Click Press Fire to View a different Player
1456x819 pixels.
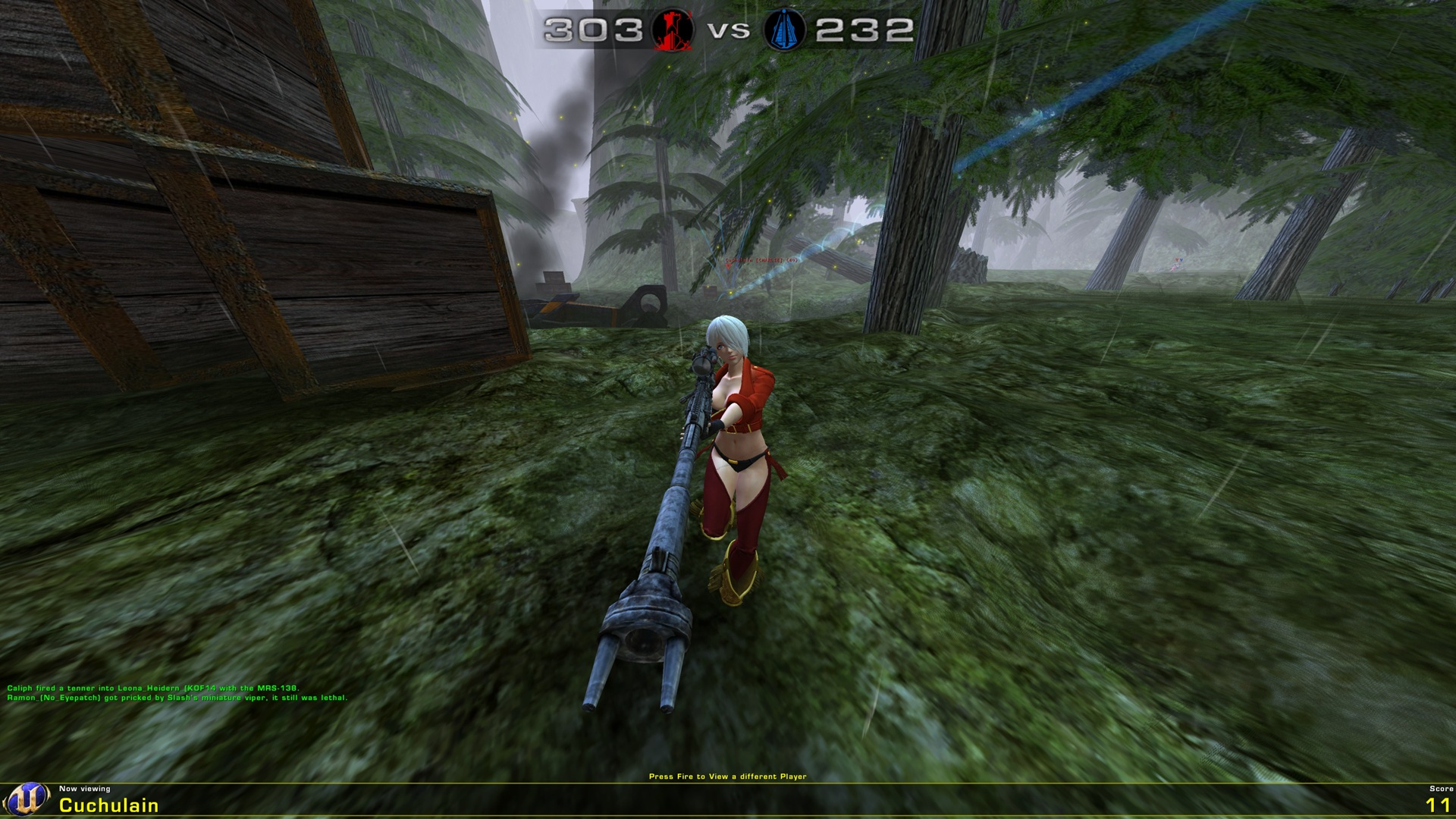click(728, 776)
